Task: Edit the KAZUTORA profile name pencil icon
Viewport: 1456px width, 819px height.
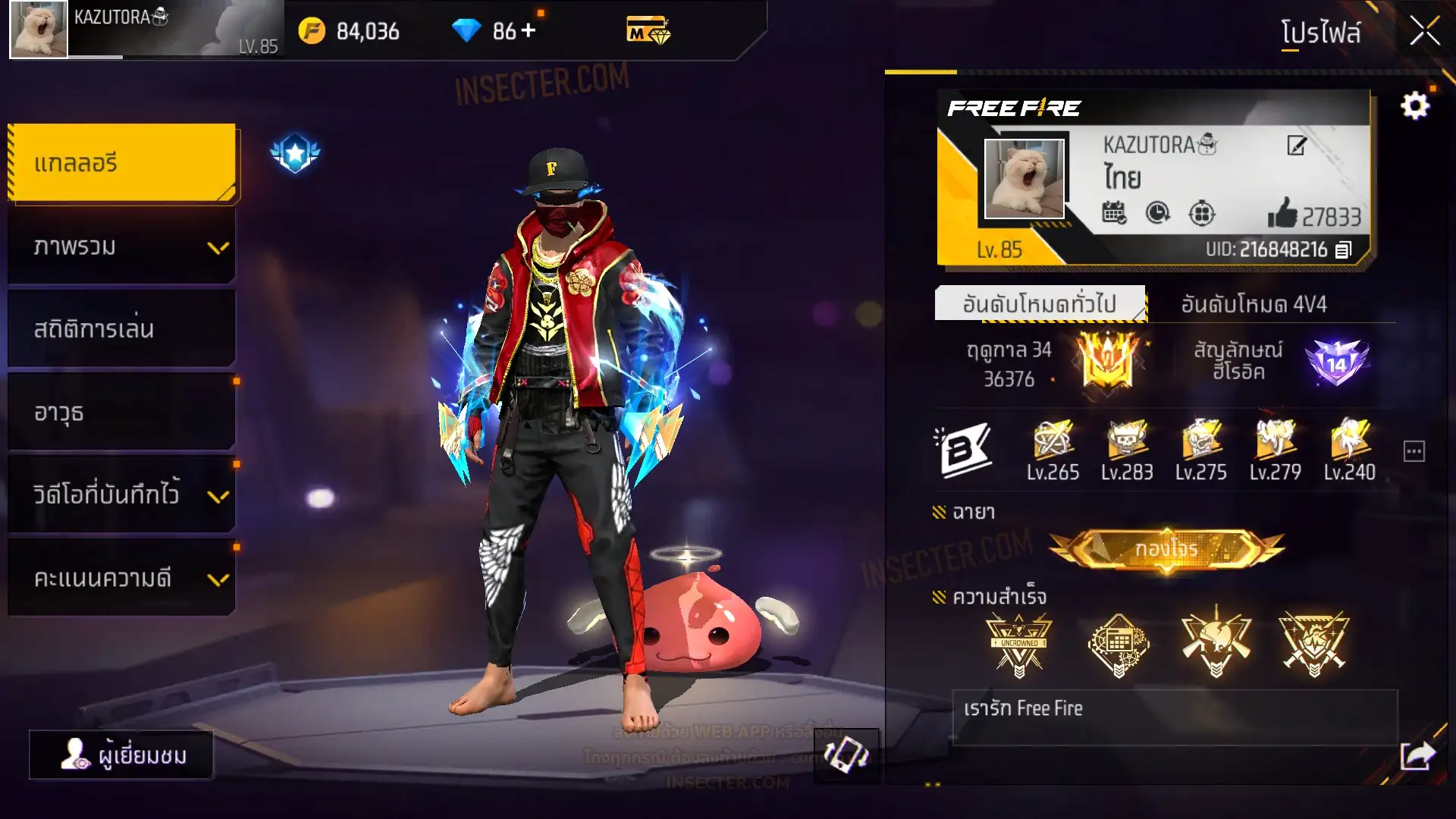Action: click(1297, 145)
